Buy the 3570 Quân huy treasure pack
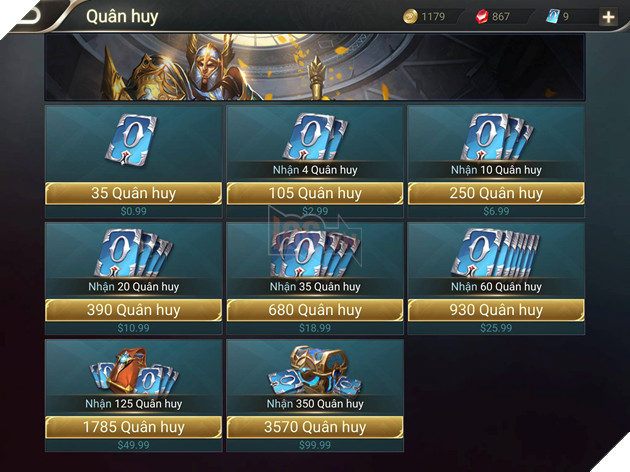This screenshot has height=472, width=630. [315, 427]
